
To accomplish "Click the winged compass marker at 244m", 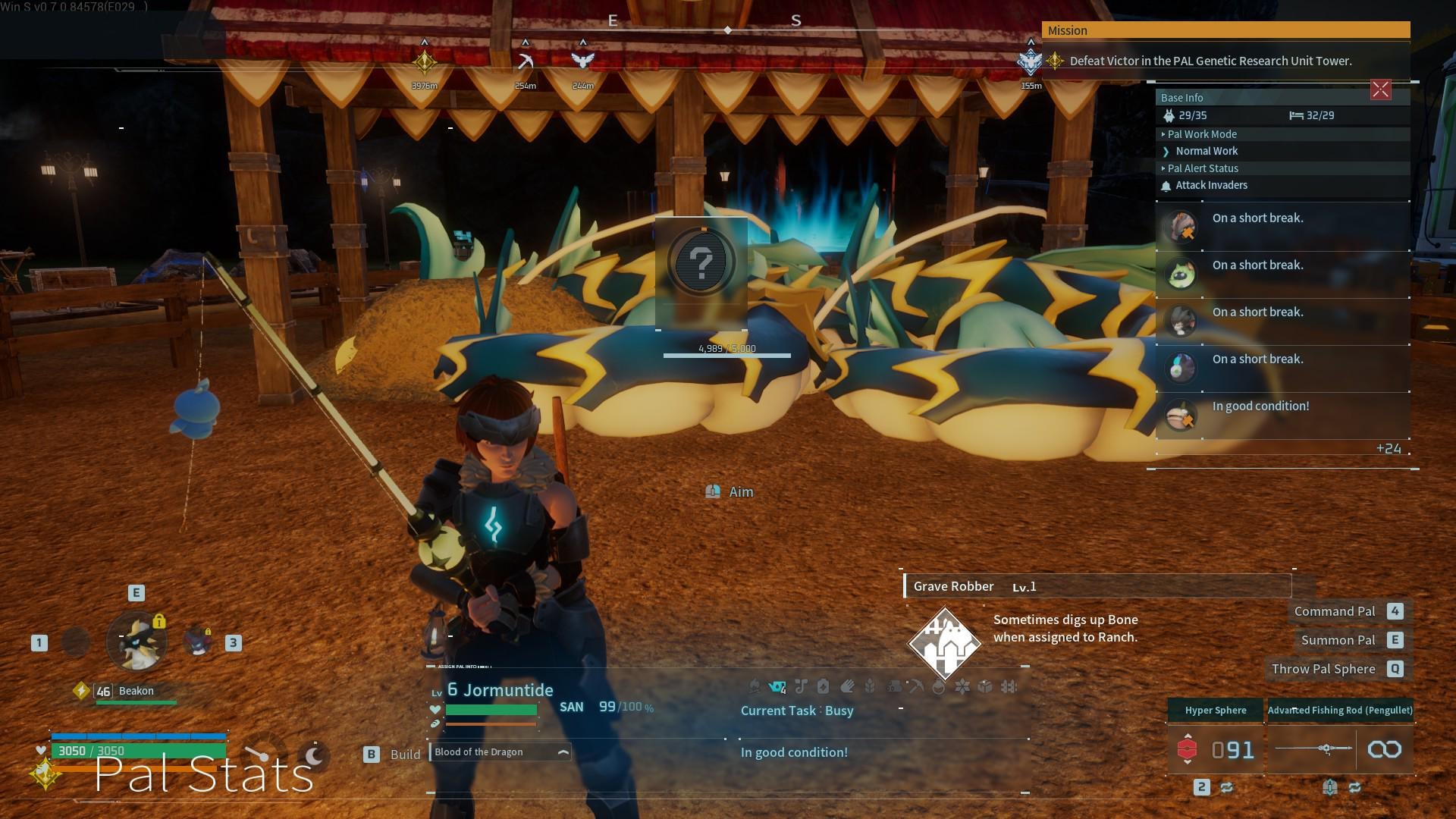I will pos(582,61).
